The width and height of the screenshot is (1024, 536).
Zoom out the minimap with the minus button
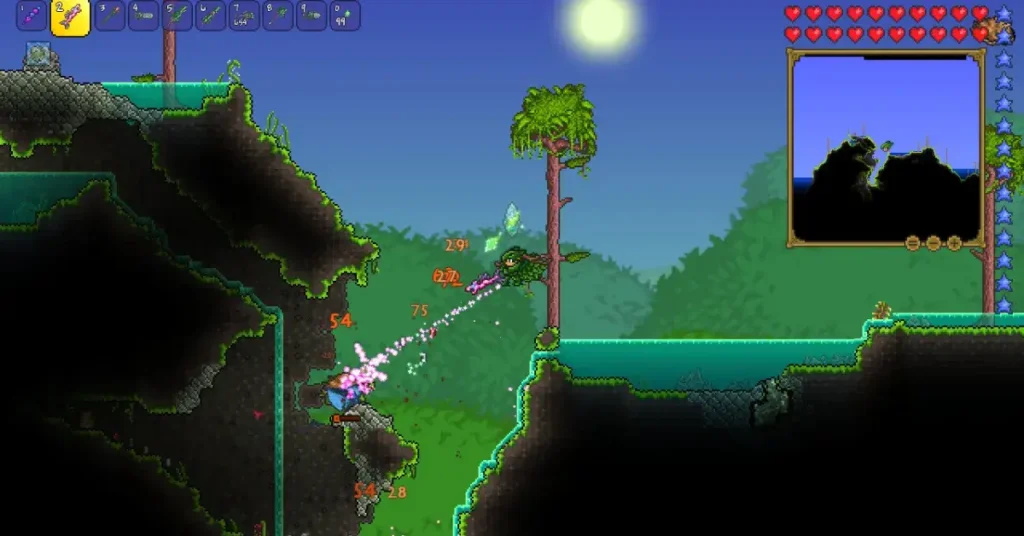pyautogui.click(x=933, y=242)
